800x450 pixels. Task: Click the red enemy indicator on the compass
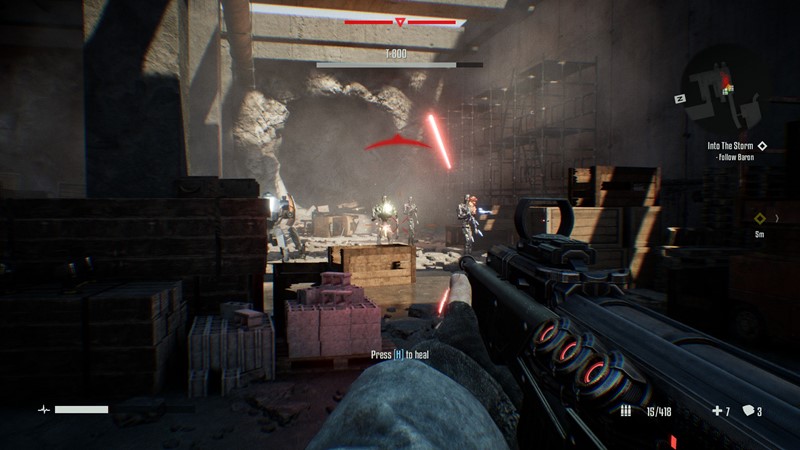pyautogui.click(x=400, y=21)
